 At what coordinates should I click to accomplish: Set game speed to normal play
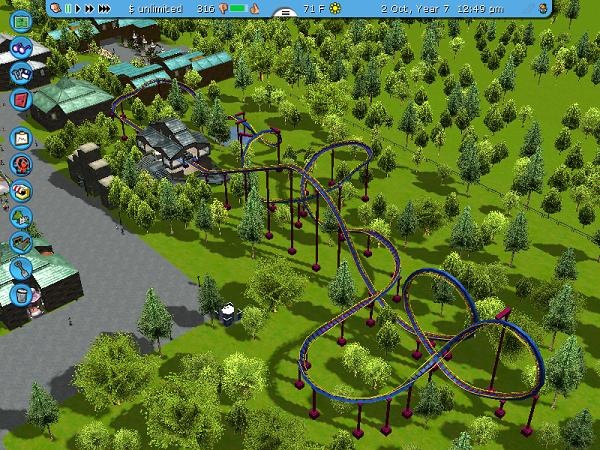tap(79, 8)
